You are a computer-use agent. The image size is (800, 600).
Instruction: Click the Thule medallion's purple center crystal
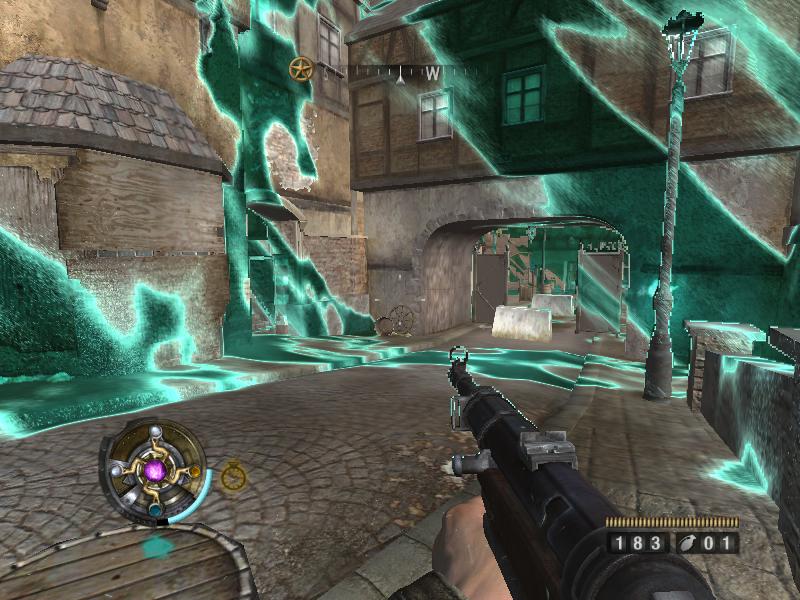pyautogui.click(x=154, y=469)
